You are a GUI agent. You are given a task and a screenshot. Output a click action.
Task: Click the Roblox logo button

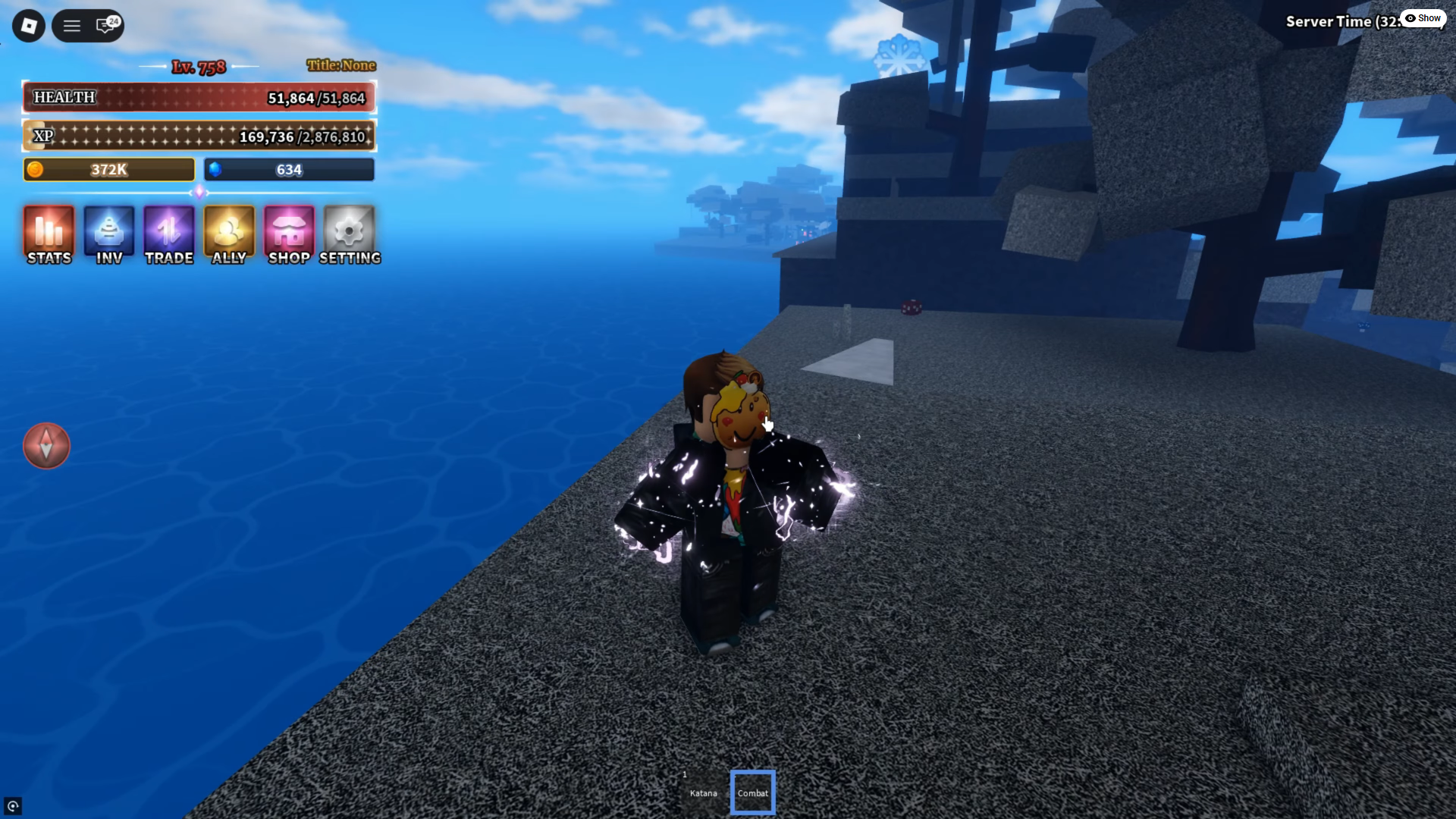[x=27, y=25]
